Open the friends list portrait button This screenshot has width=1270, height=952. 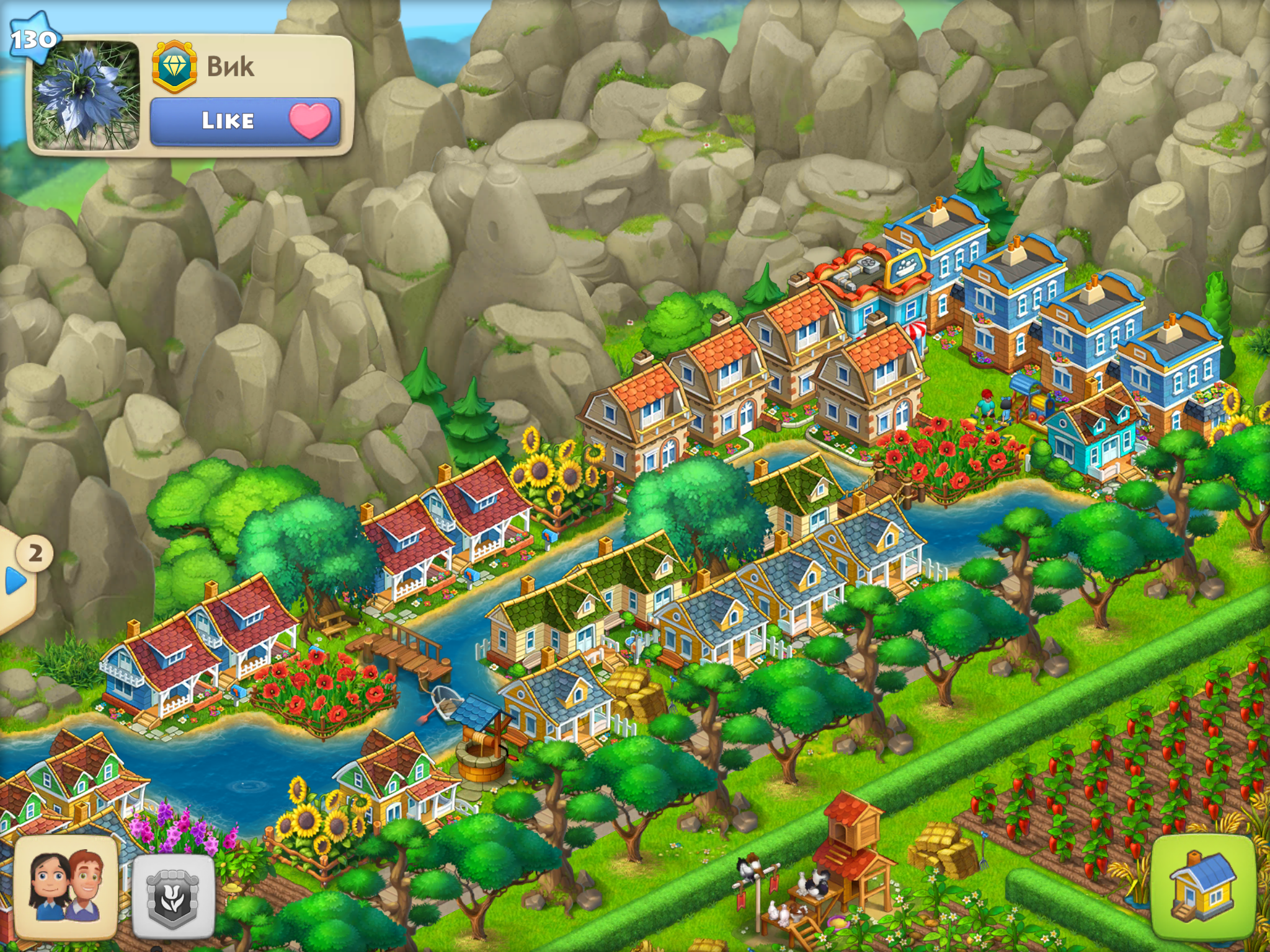point(66,886)
